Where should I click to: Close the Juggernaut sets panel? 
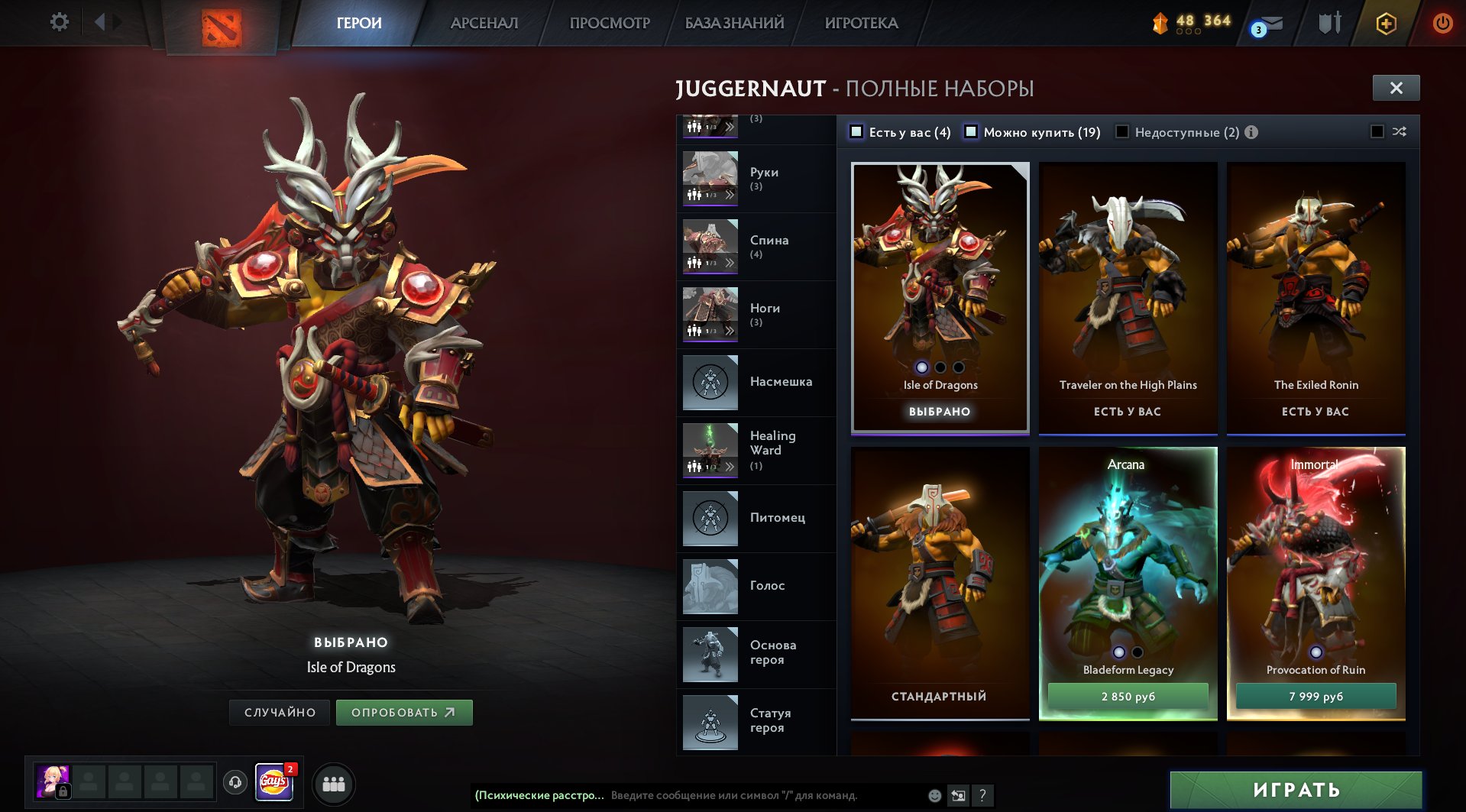[1396, 88]
